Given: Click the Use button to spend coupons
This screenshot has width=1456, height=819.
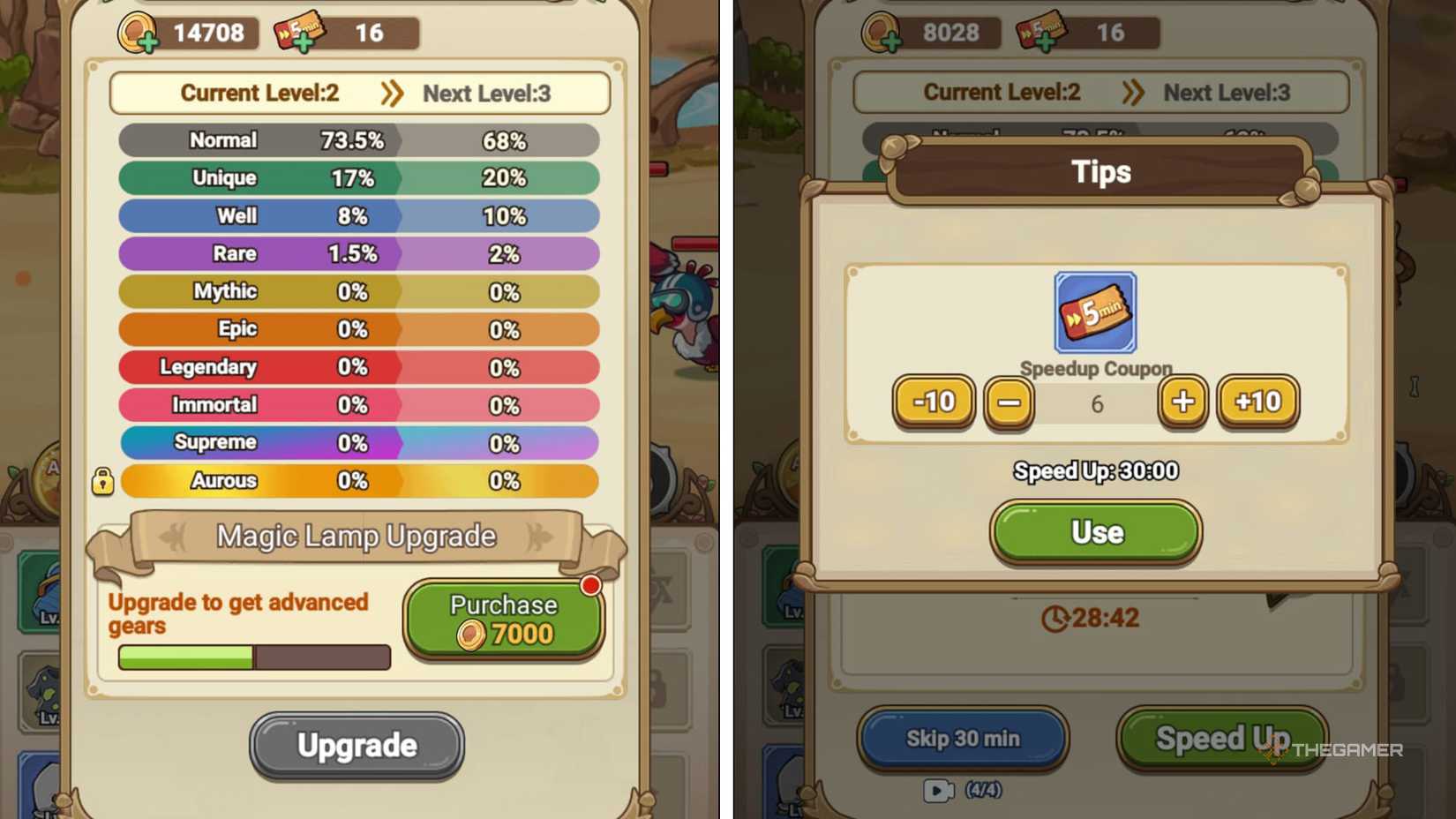Looking at the screenshot, I should pos(1094,532).
